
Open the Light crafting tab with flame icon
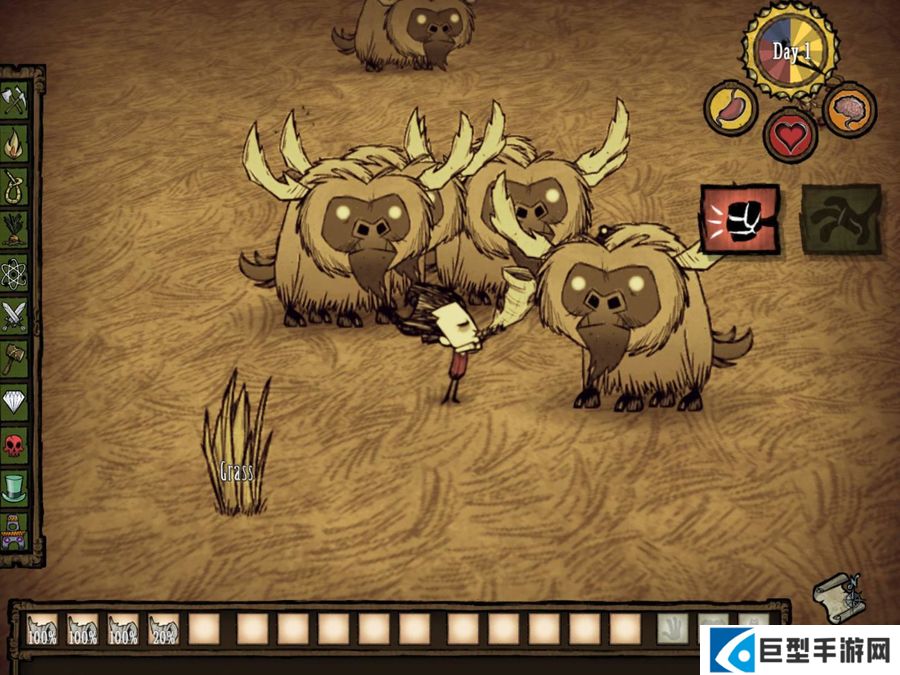click(x=16, y=141)
